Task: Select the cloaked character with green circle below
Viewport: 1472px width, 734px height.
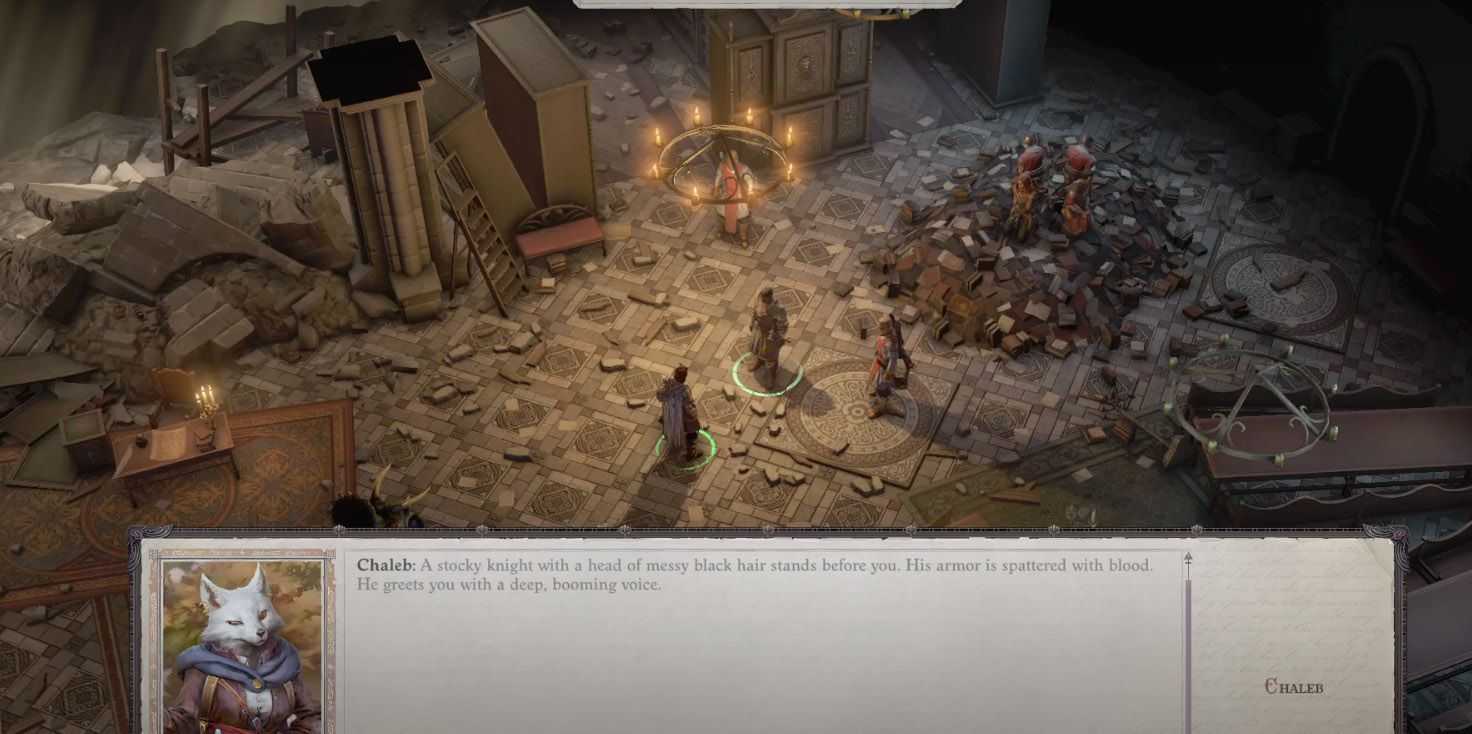Action: click(683, 410)
